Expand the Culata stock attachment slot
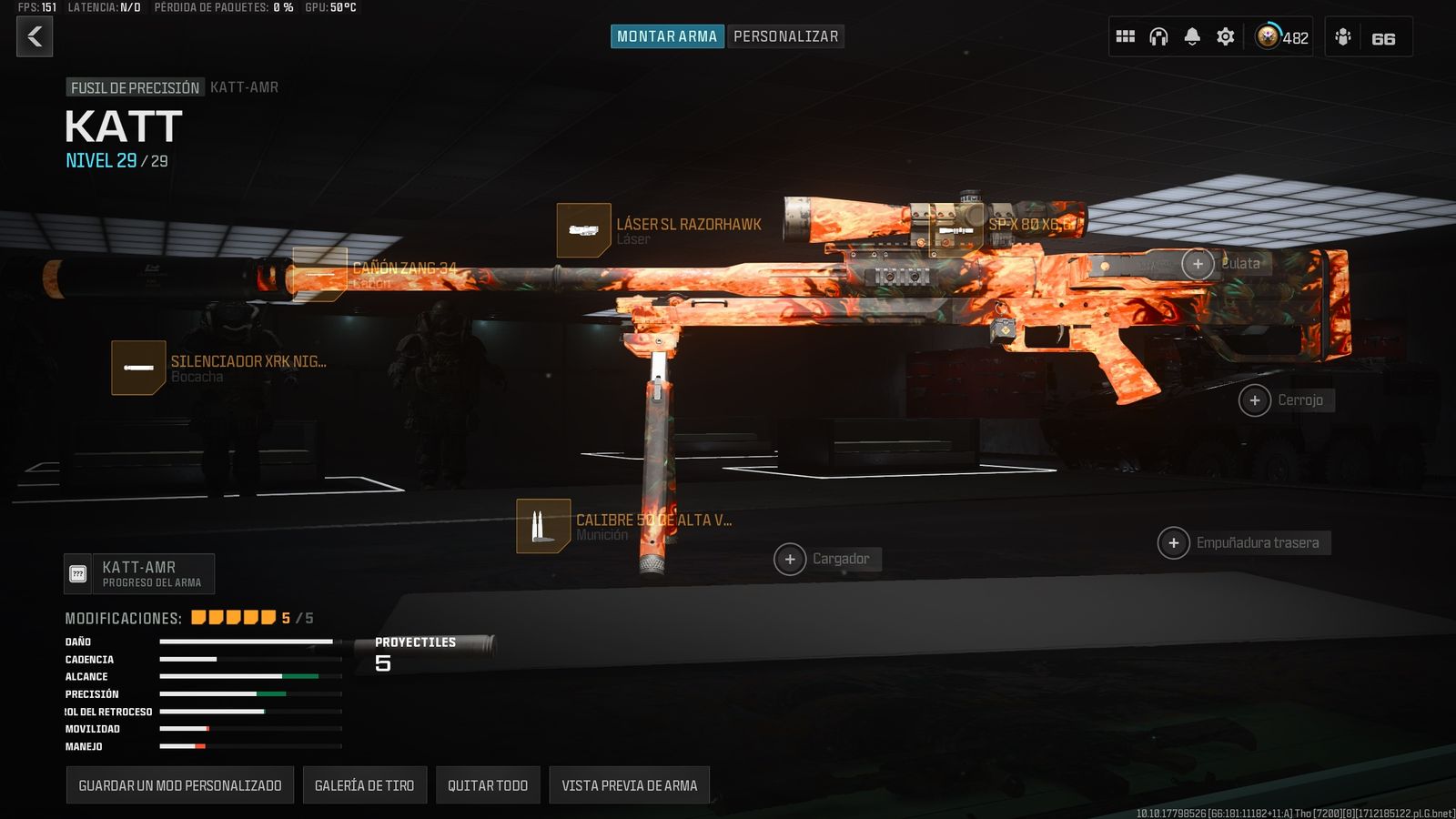This screenshot has width=1456, height=819. (1197, 264)
